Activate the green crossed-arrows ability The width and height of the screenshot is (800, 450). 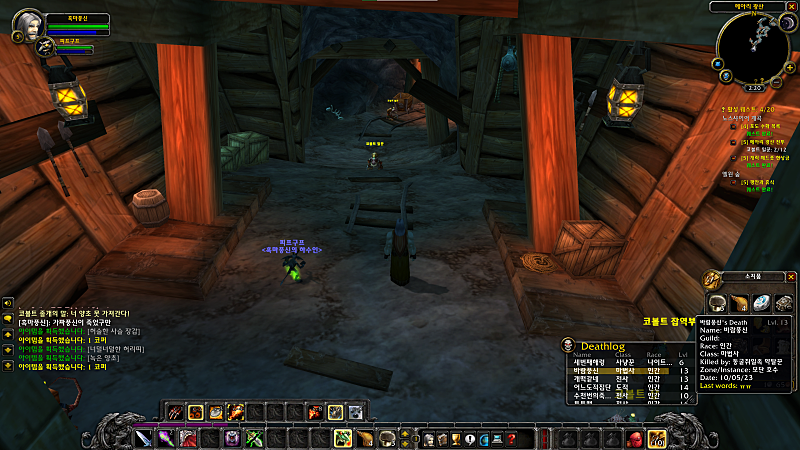pyautogui.click(x=254, y=438)
